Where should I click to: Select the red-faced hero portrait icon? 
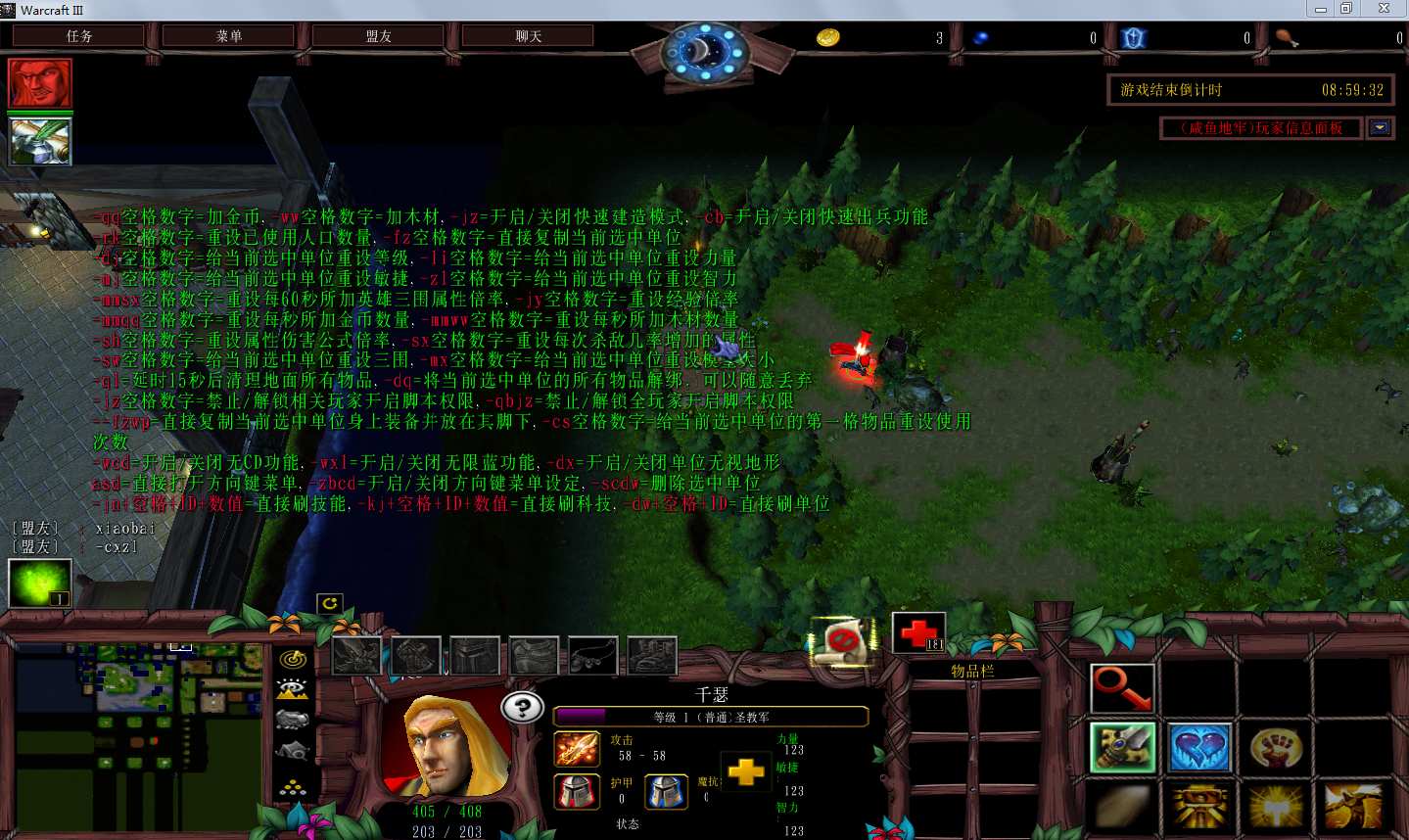point(40,83)
